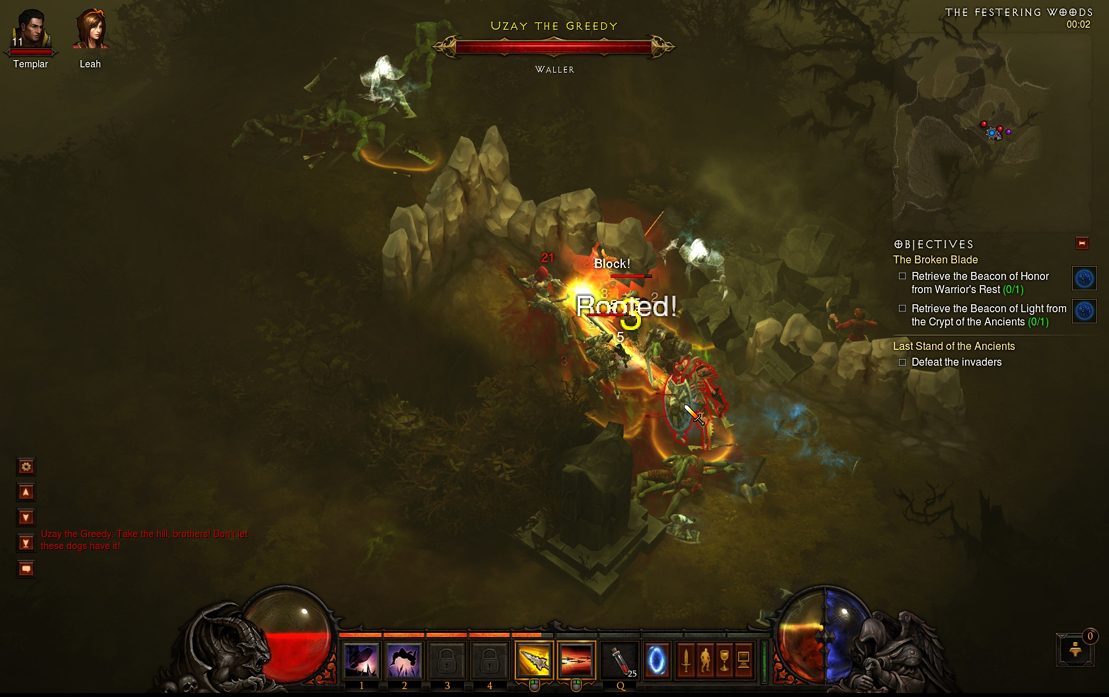Open chat settings with the gear button
This screenshot has width=1109, height=697.
pyautogui.click(x=26, y=466)
